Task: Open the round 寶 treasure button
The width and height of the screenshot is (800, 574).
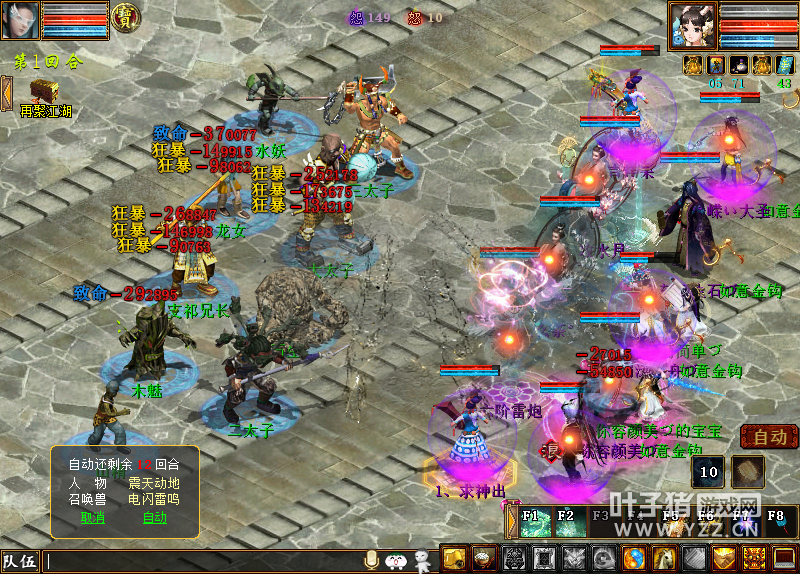Action: click(x=125, y=18)
